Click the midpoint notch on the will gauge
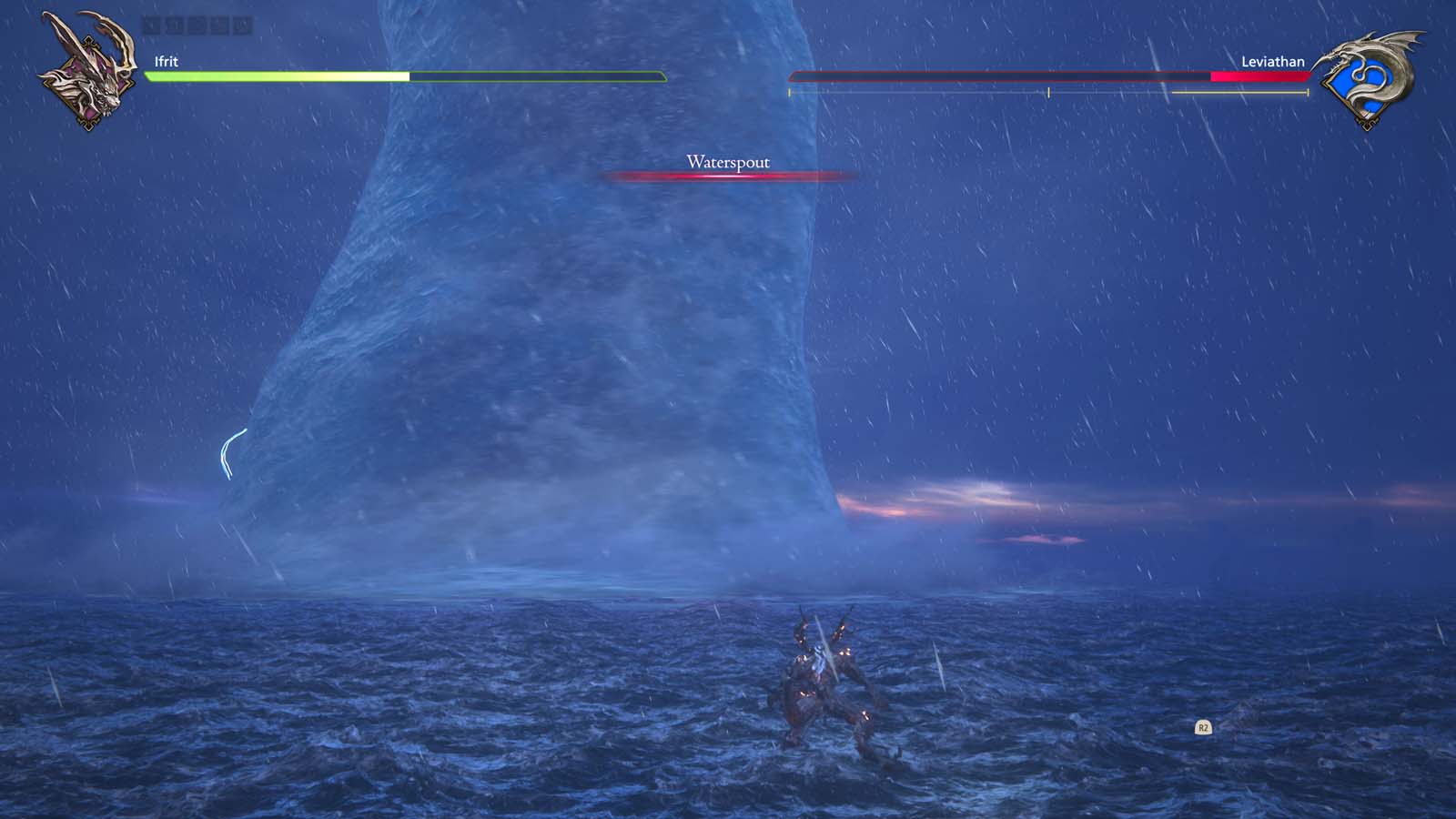 (x=1049, y=91)
